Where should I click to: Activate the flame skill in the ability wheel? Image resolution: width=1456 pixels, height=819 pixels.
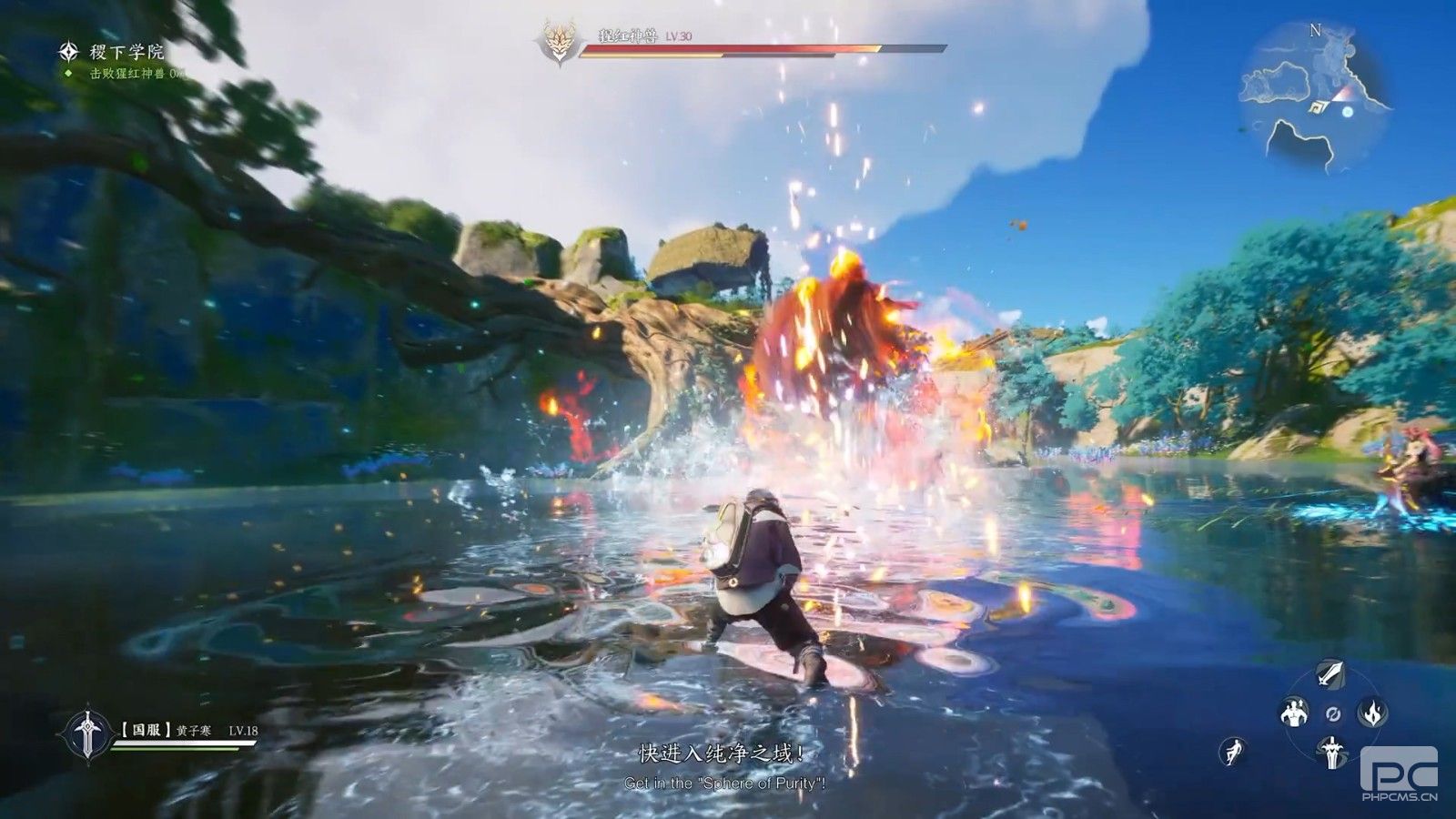coord(1370,713)
